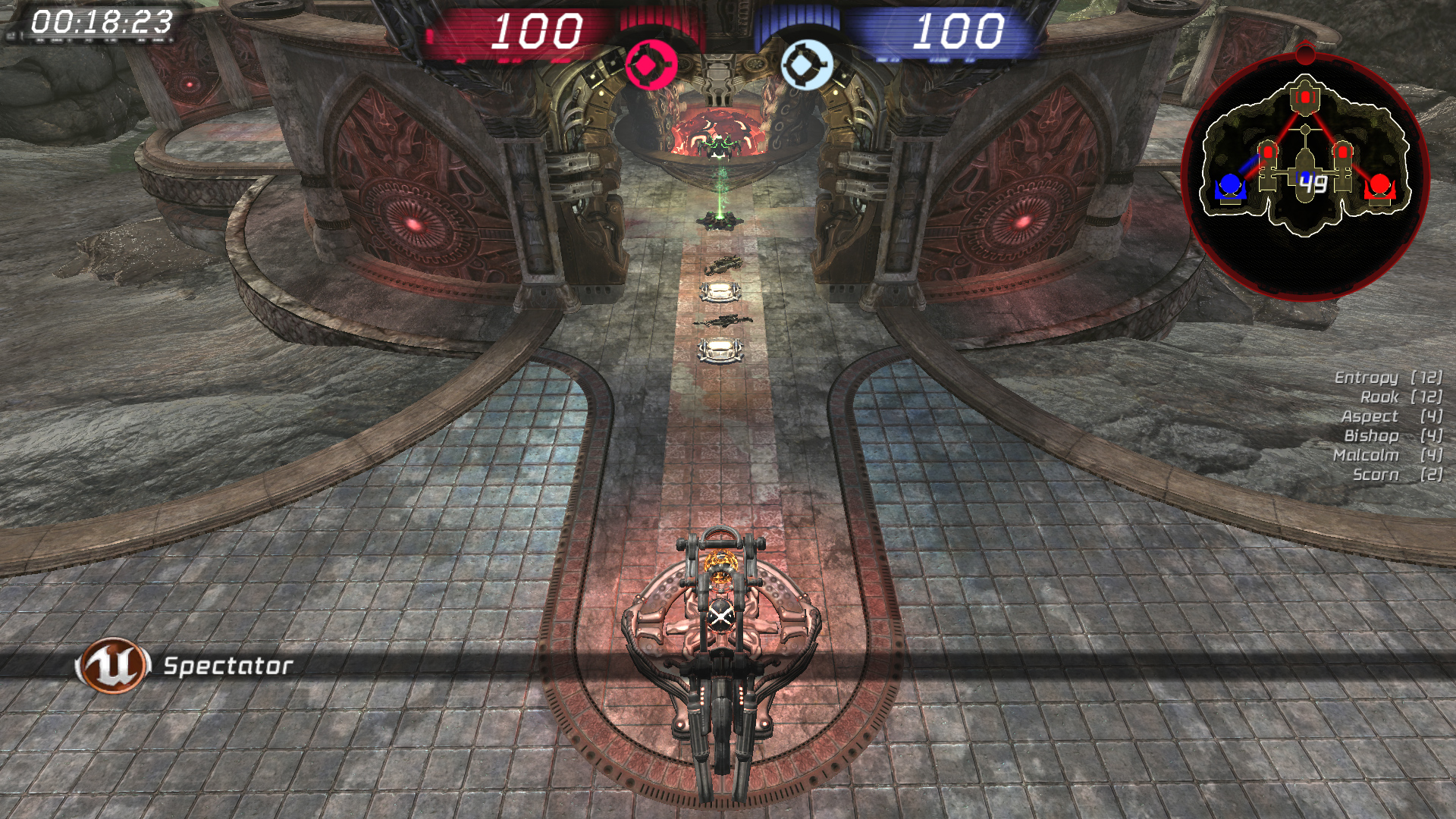Select the blue power core on minimap

point(1229,186)
